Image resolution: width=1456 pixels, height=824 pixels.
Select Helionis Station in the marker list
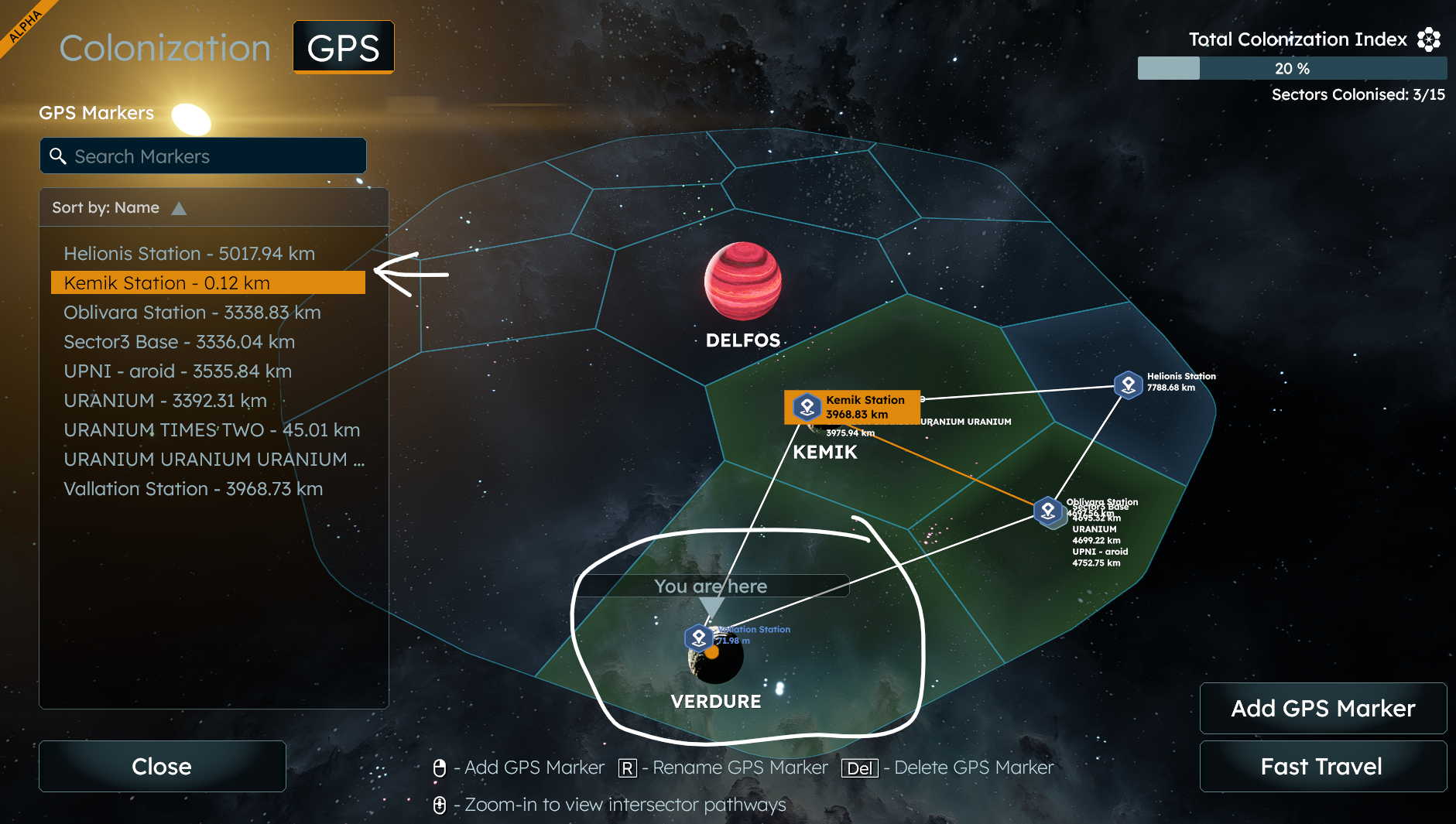189,254
